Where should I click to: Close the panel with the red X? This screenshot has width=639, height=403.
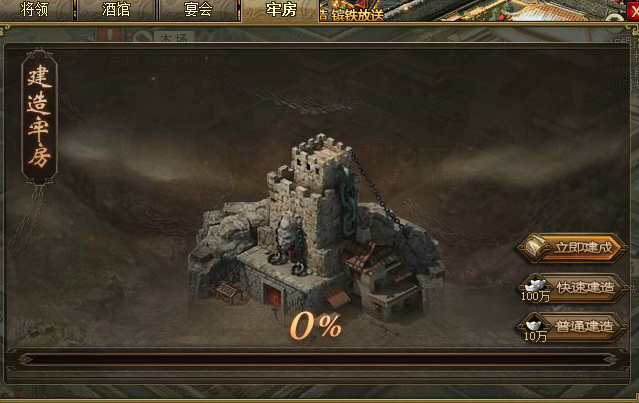pos(631,10)
